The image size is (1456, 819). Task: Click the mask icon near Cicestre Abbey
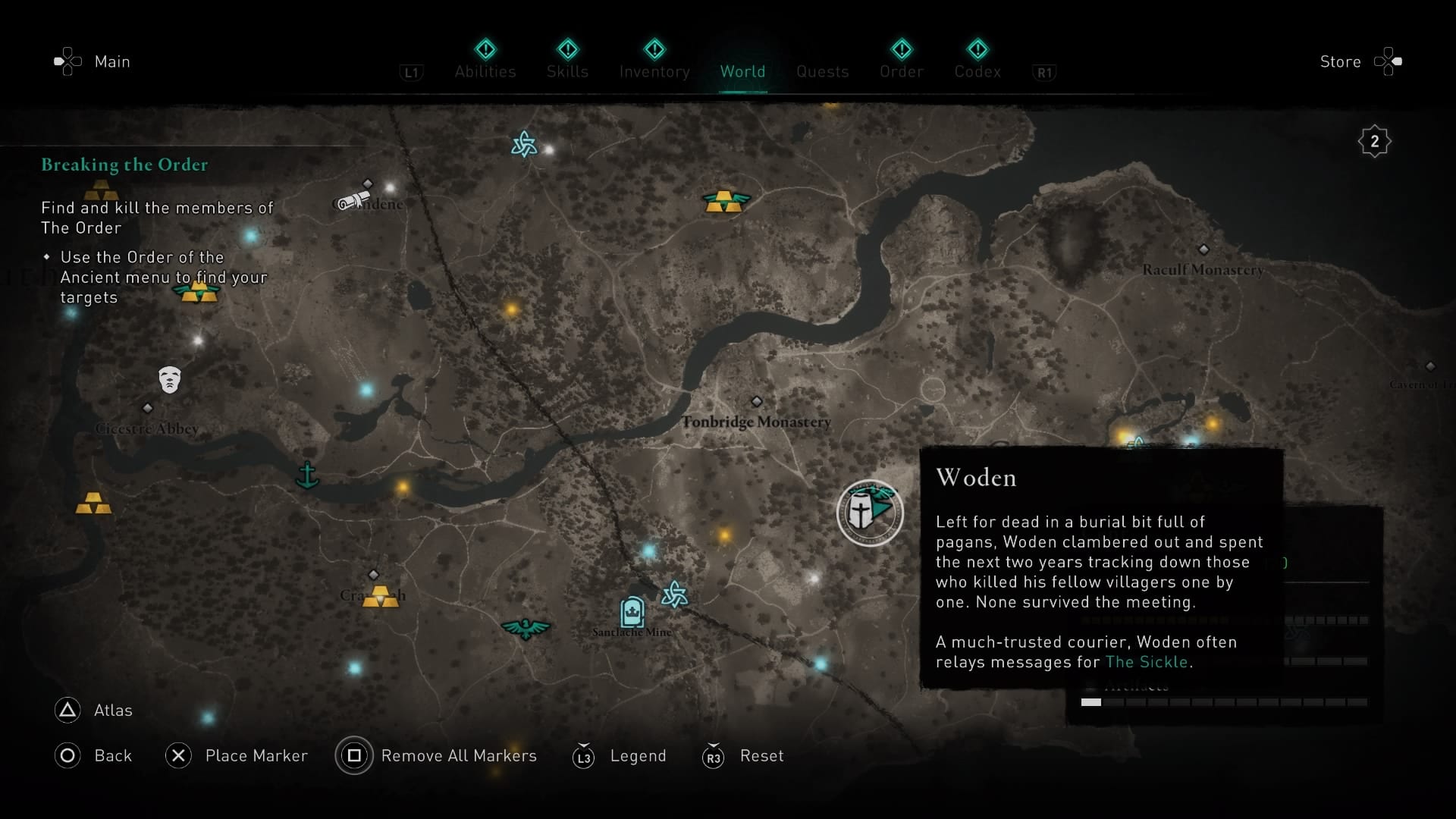click(x=169, y=378)
